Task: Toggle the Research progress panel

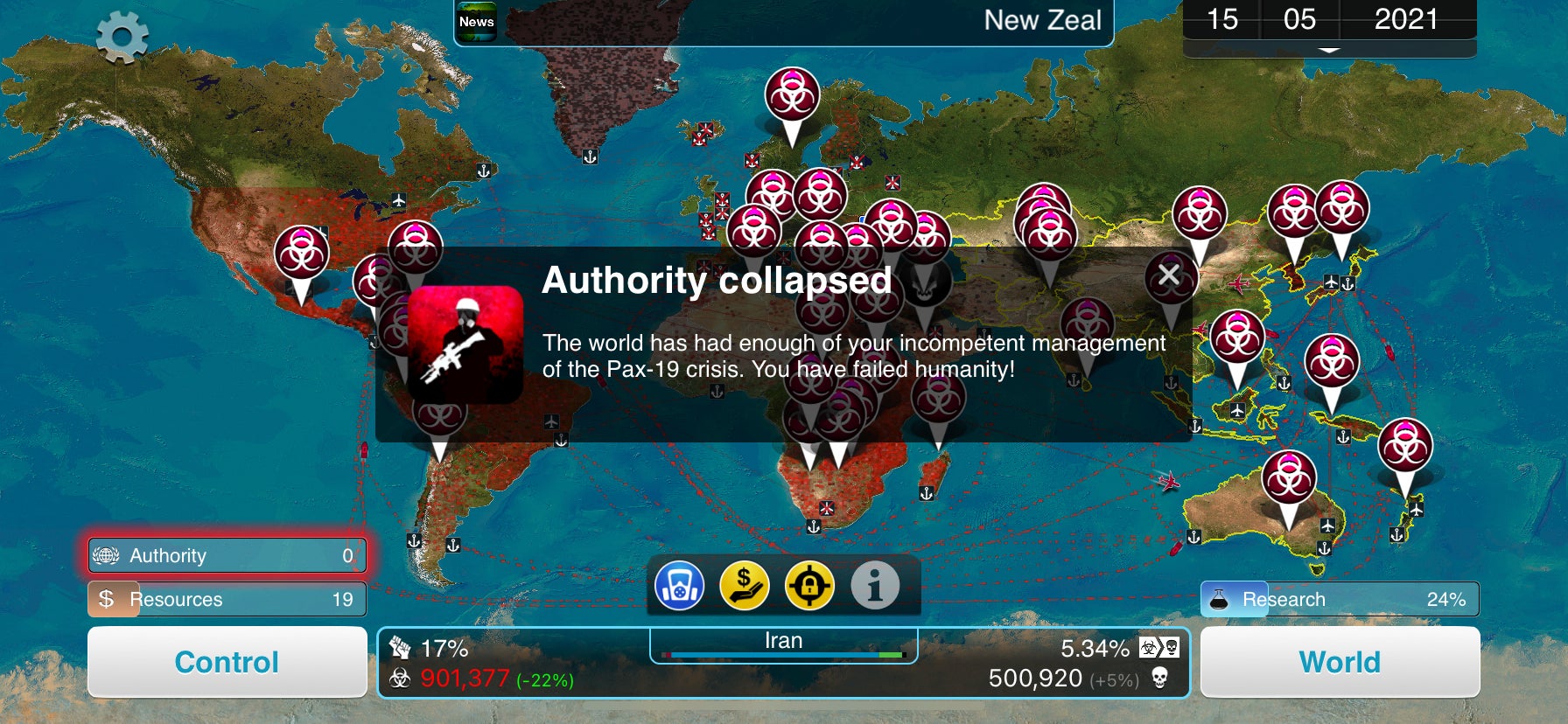Action: pos(1340,600)
